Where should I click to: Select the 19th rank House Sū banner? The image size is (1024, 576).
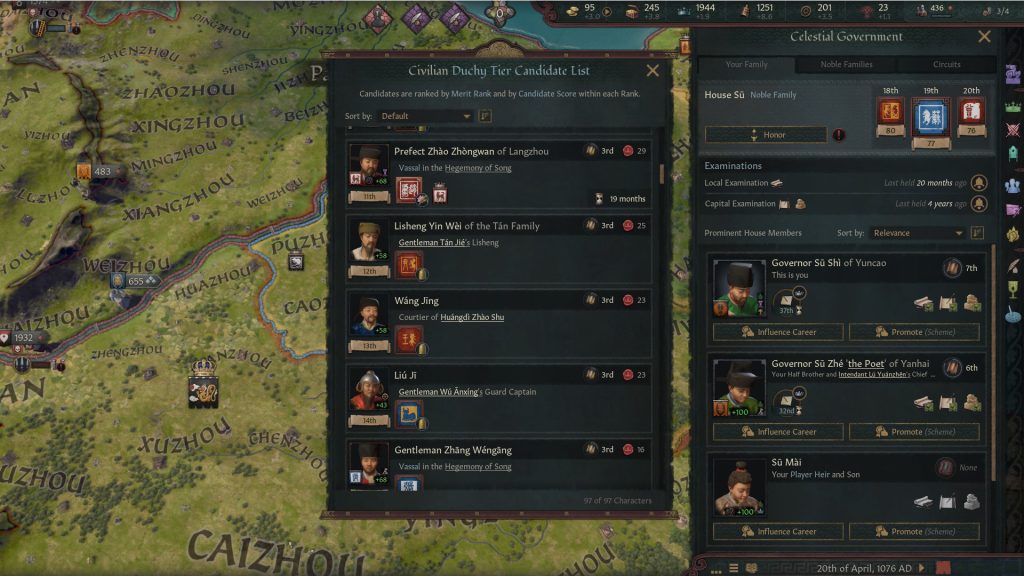coord(930,118)
